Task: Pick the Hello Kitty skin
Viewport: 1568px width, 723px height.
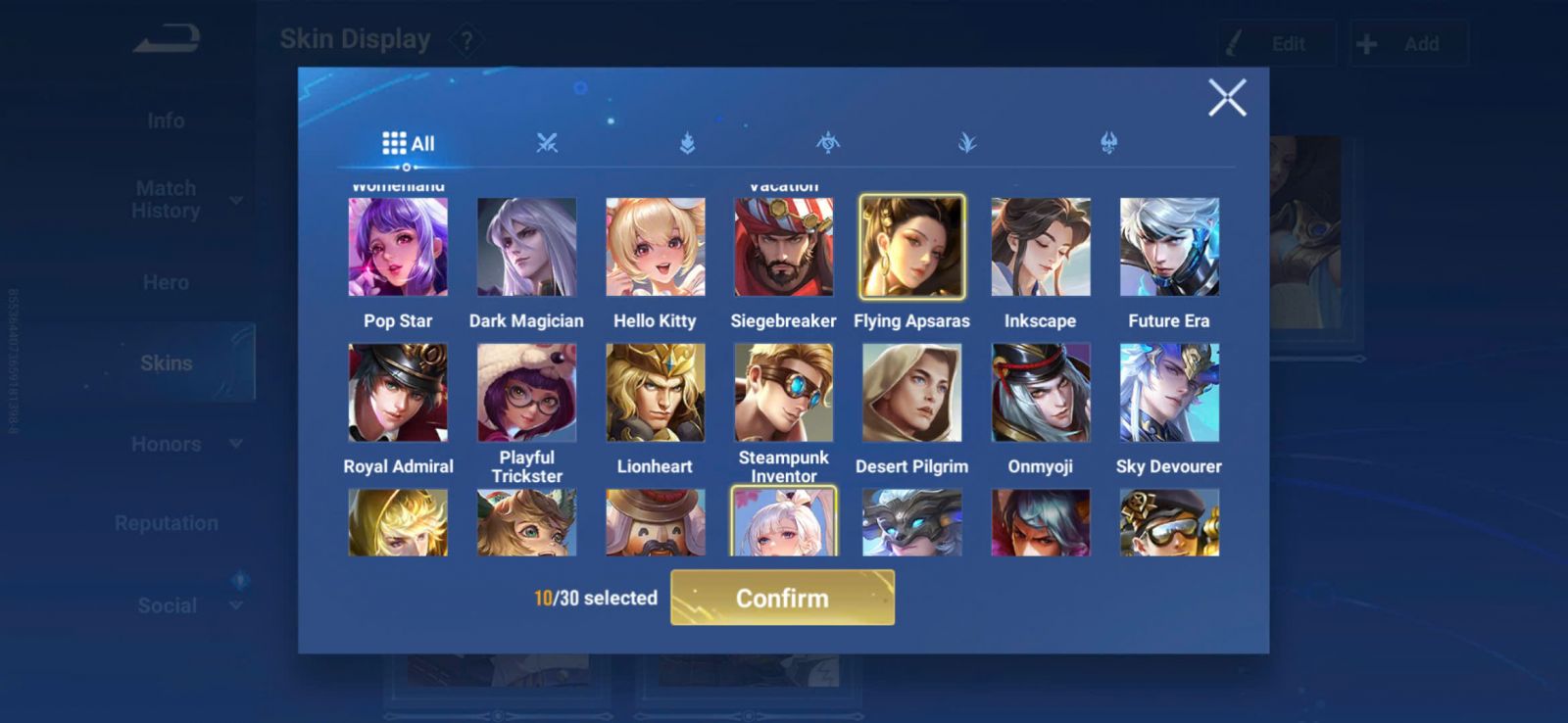Action: pos(655,247)
